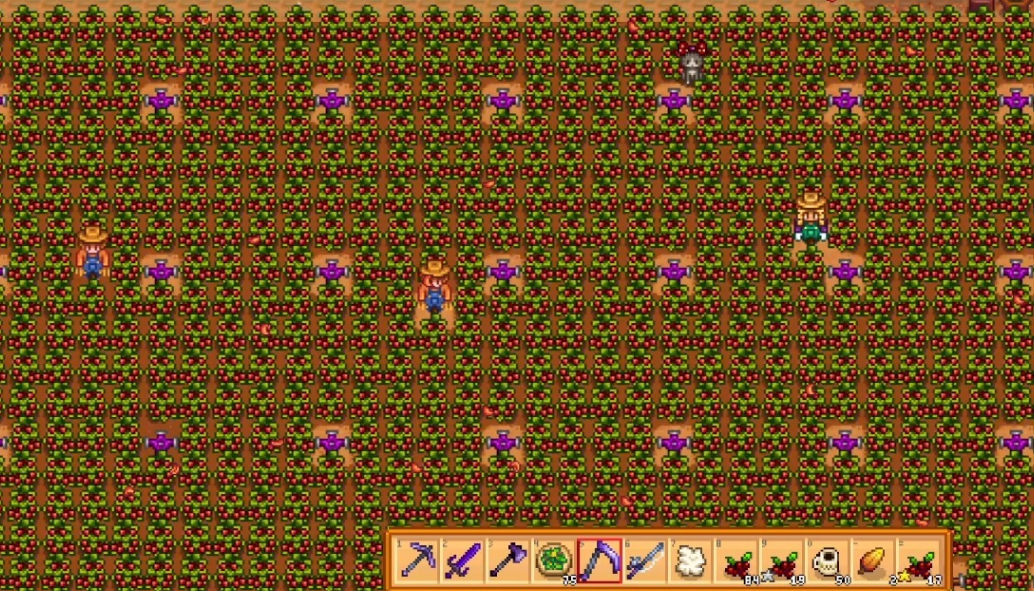
Task: Select the white fluffy item slot
Action: [691, 560]
